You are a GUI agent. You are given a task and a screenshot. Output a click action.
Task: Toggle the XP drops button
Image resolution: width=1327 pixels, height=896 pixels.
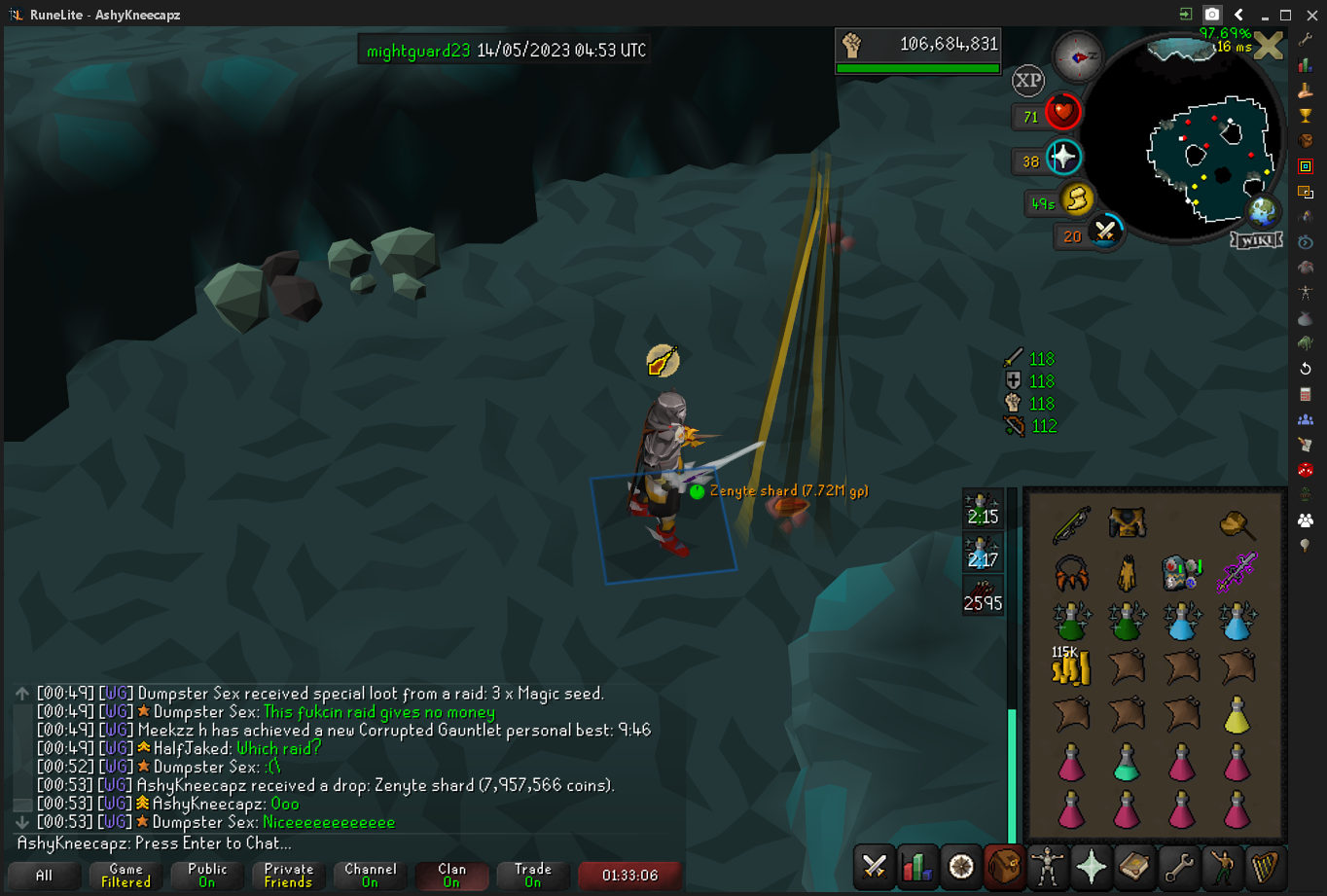(x=1028, y=81)
